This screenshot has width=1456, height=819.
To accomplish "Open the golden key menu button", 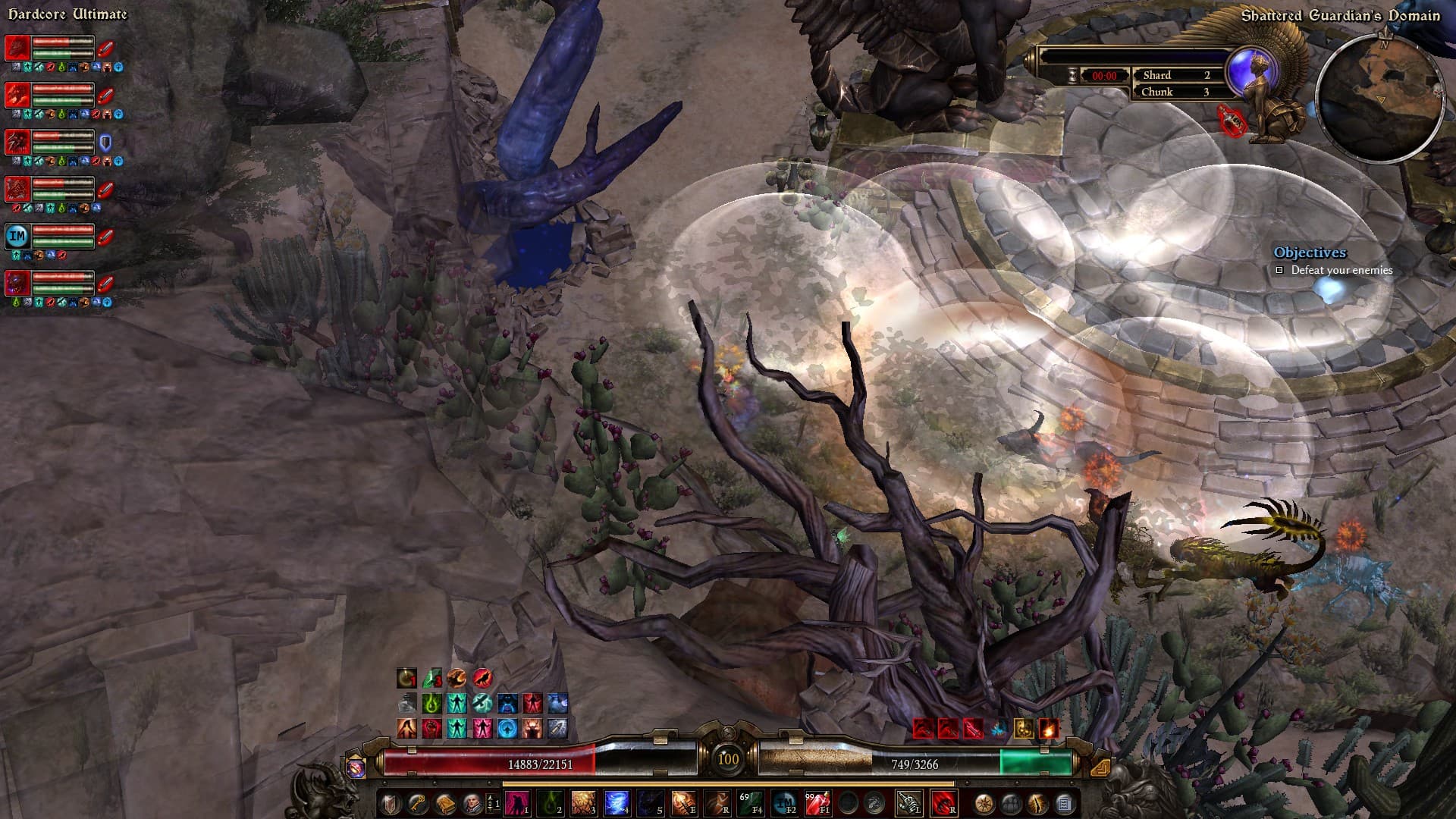I will [417, 803].
